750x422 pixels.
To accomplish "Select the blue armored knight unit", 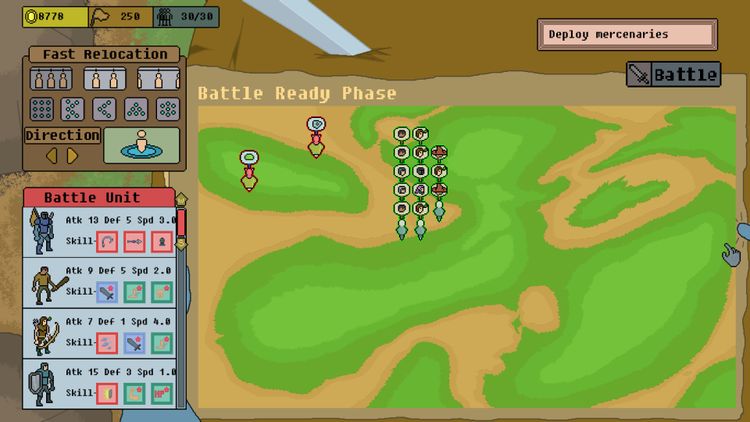I will click(42, 232).
